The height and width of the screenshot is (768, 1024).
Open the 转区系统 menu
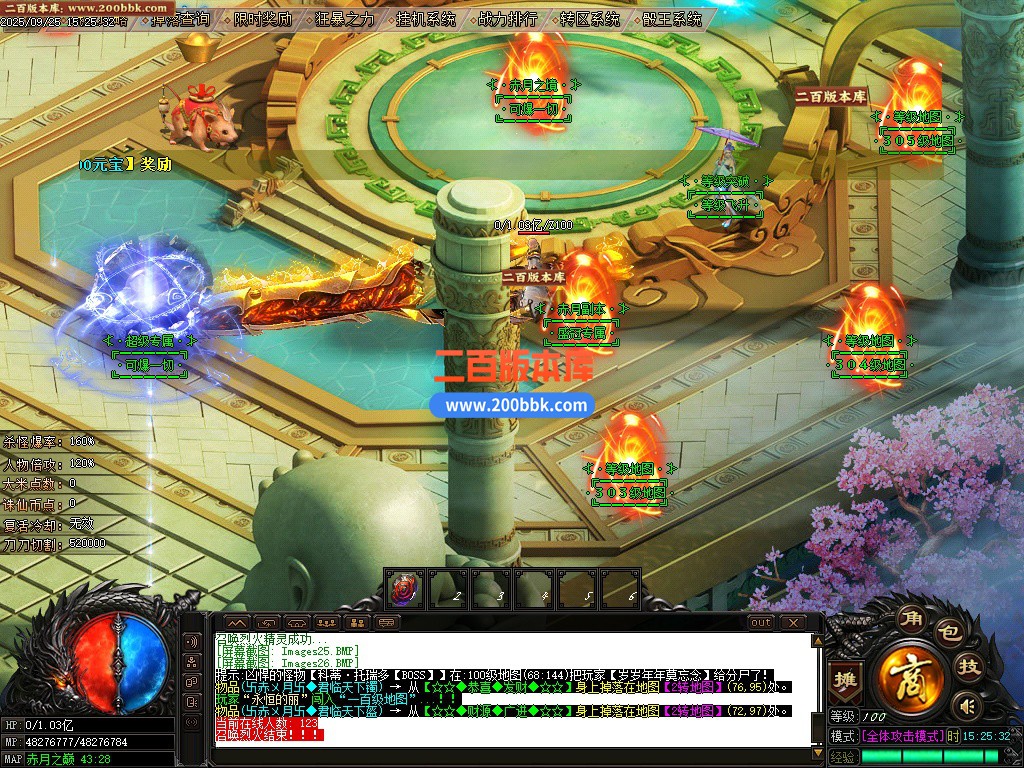590,19
